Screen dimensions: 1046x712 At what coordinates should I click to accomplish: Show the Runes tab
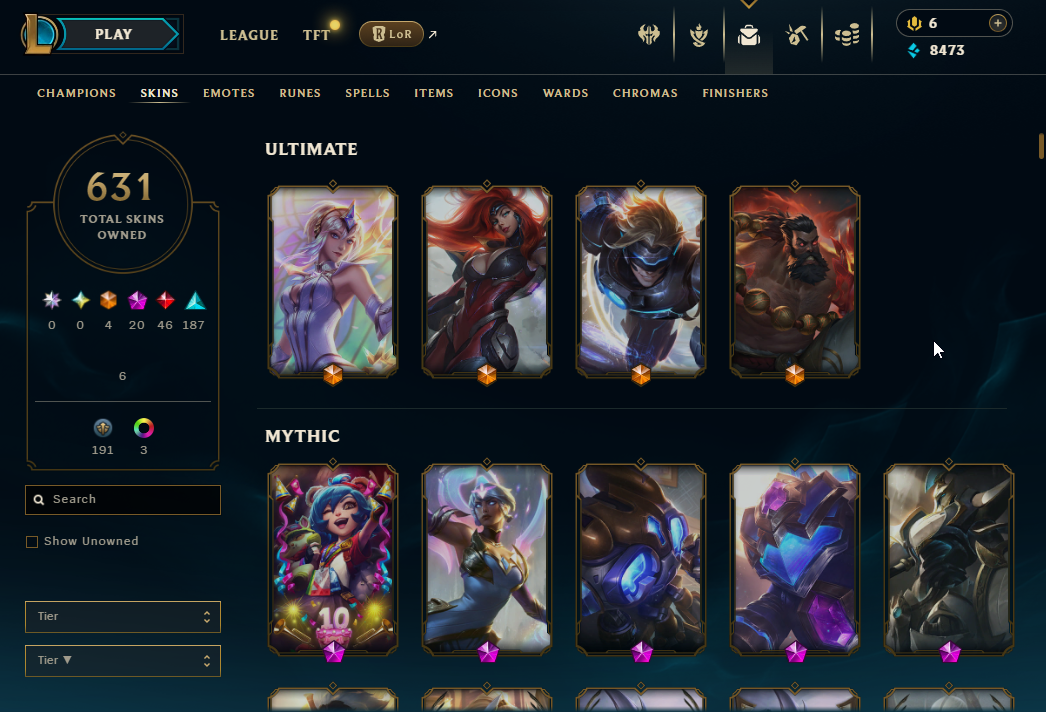tap(300, 93)
